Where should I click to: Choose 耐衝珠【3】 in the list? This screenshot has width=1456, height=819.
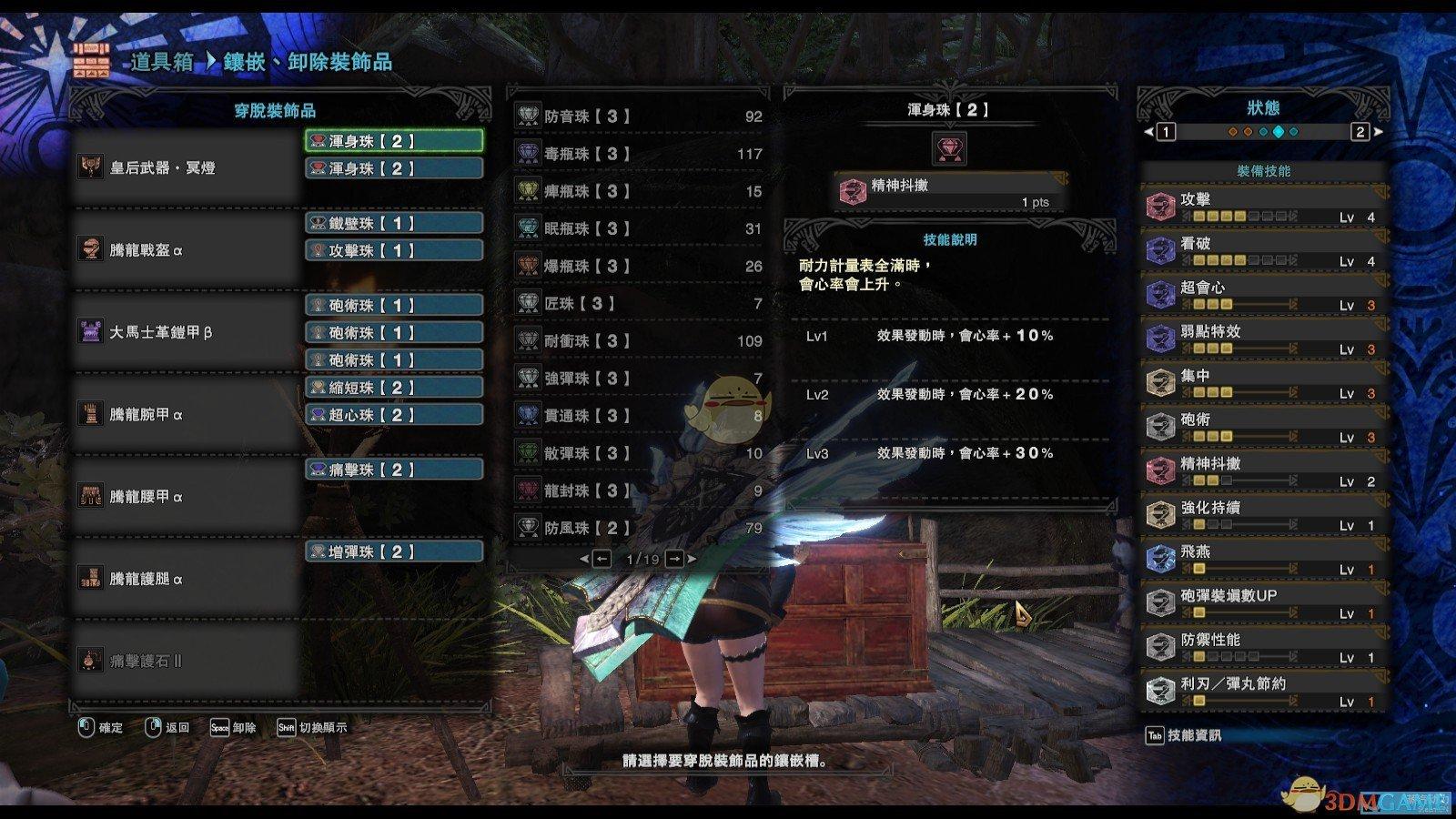[639, 340]
